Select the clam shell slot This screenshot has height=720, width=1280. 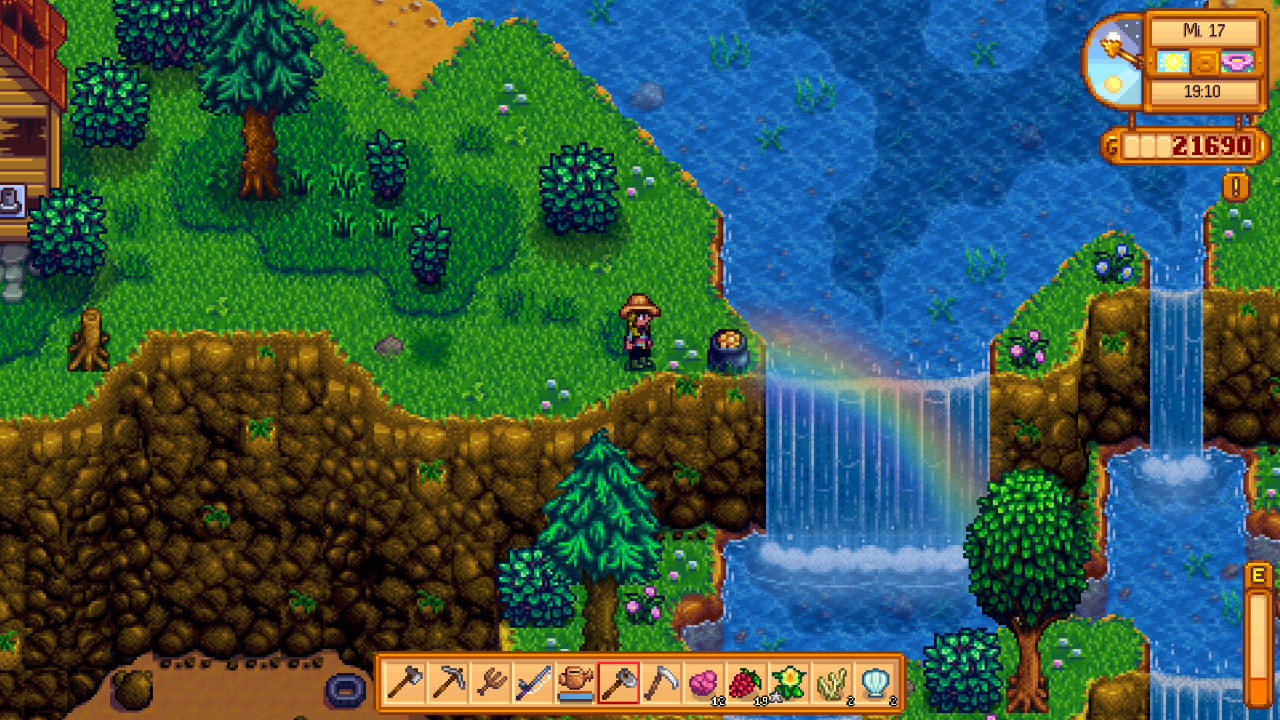(x=876, y=683)
